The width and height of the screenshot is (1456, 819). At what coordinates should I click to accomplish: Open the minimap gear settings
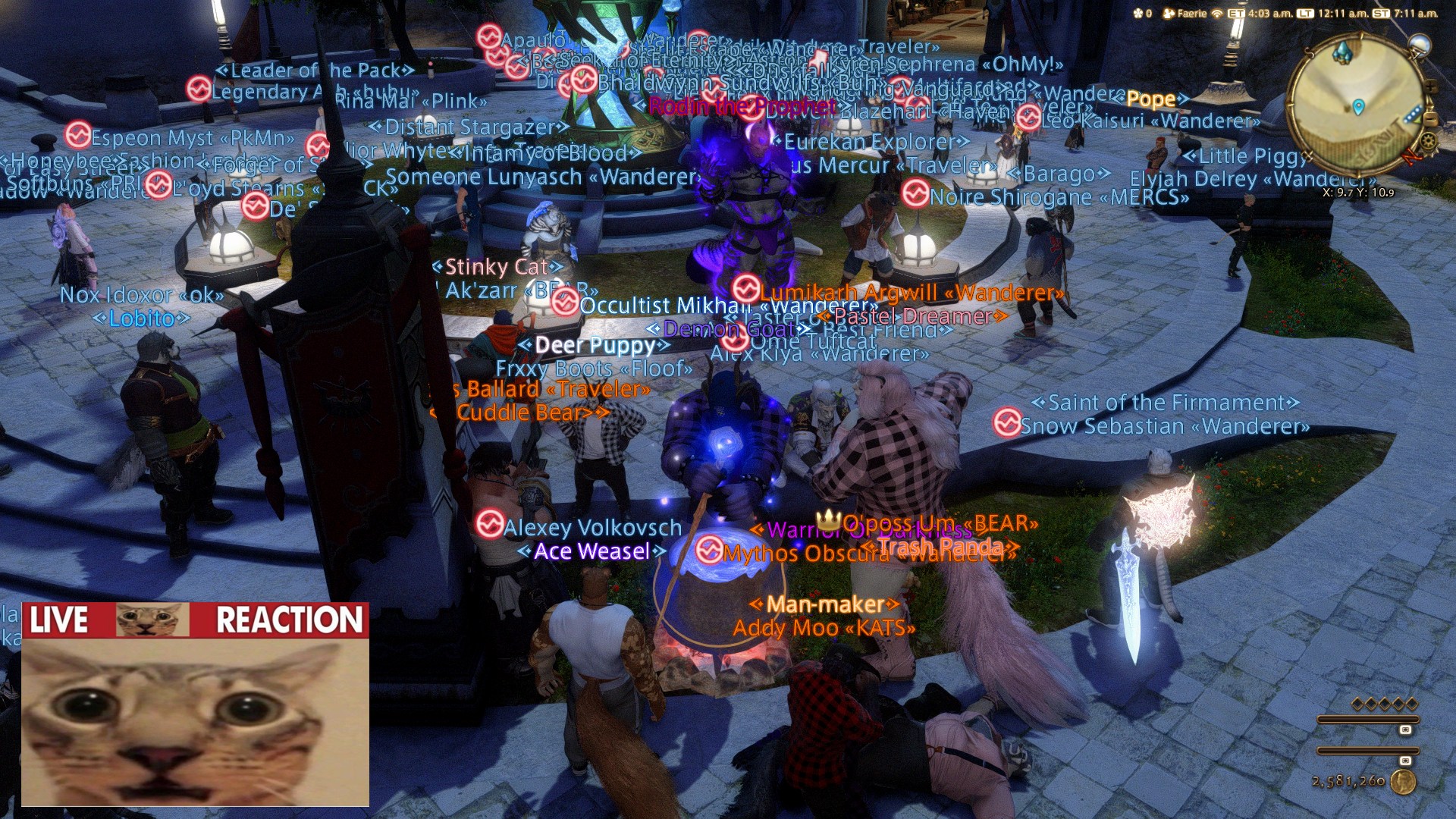click(x=1428, y=141)
